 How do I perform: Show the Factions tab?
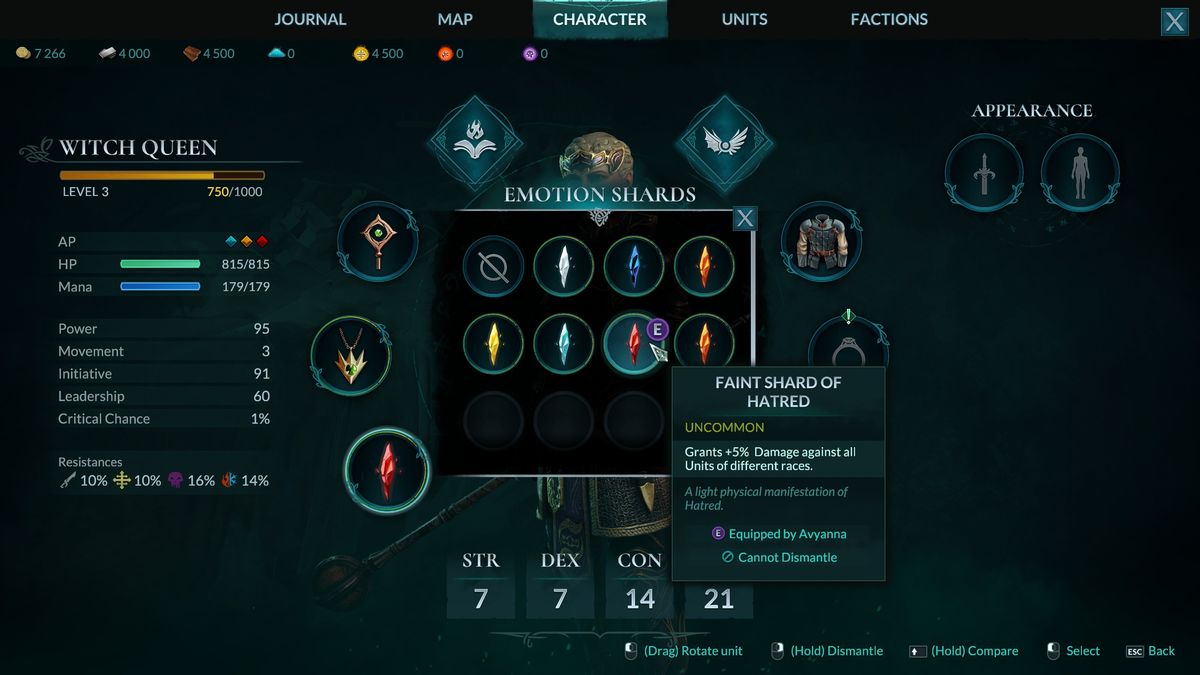[x=889, y=19]
